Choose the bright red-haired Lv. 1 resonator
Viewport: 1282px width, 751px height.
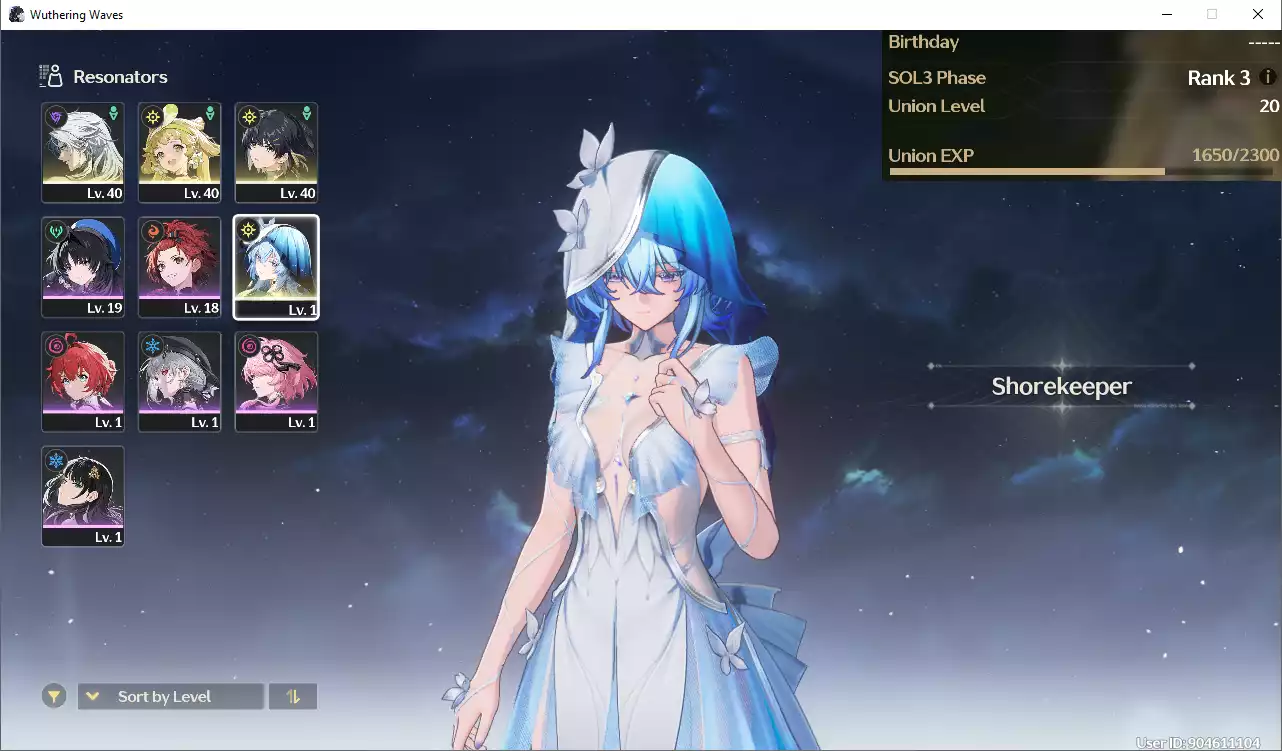click(83, 381)
